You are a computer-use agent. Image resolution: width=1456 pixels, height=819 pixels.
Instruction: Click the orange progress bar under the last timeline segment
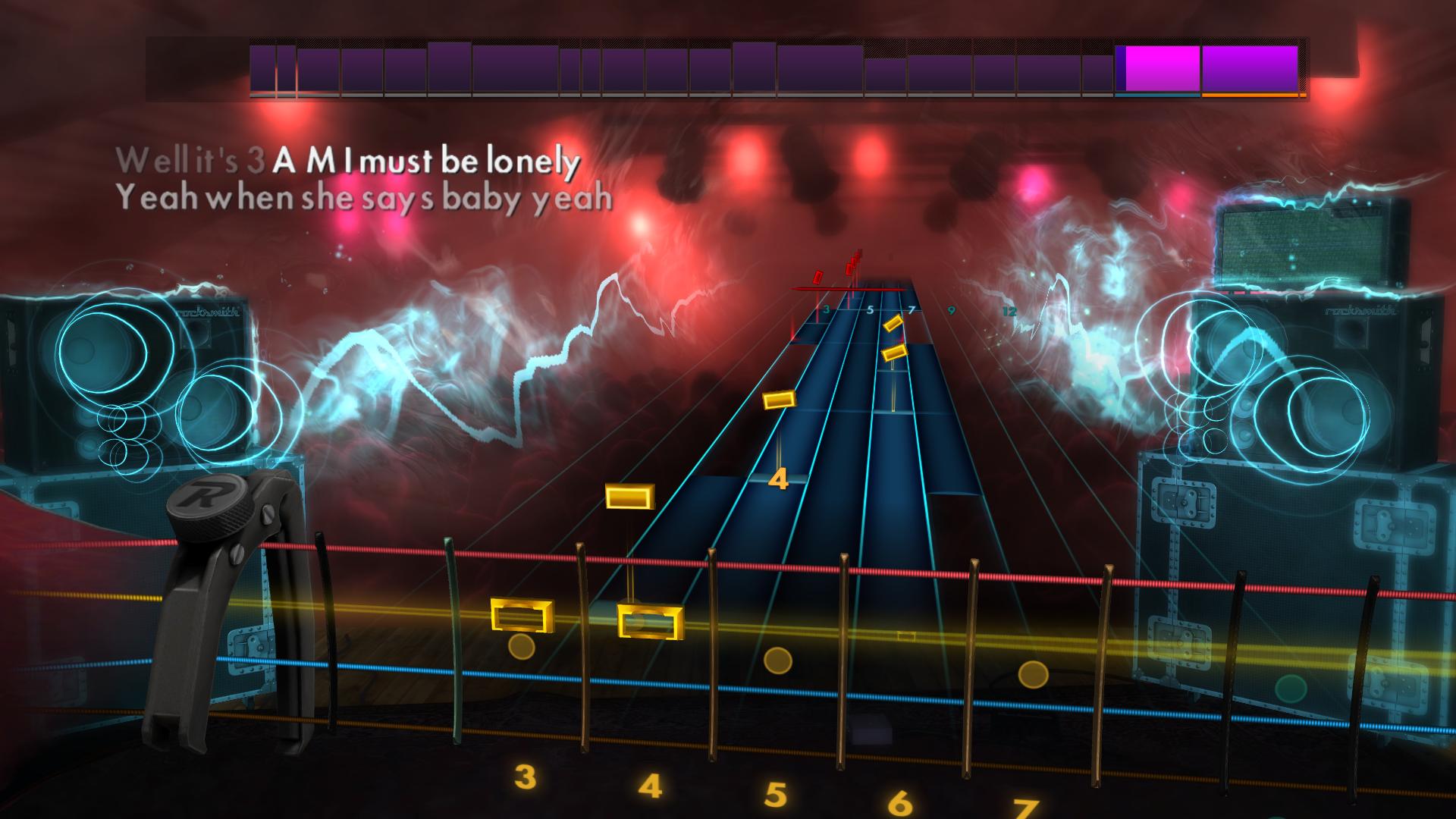click(x=1251, y=96)
